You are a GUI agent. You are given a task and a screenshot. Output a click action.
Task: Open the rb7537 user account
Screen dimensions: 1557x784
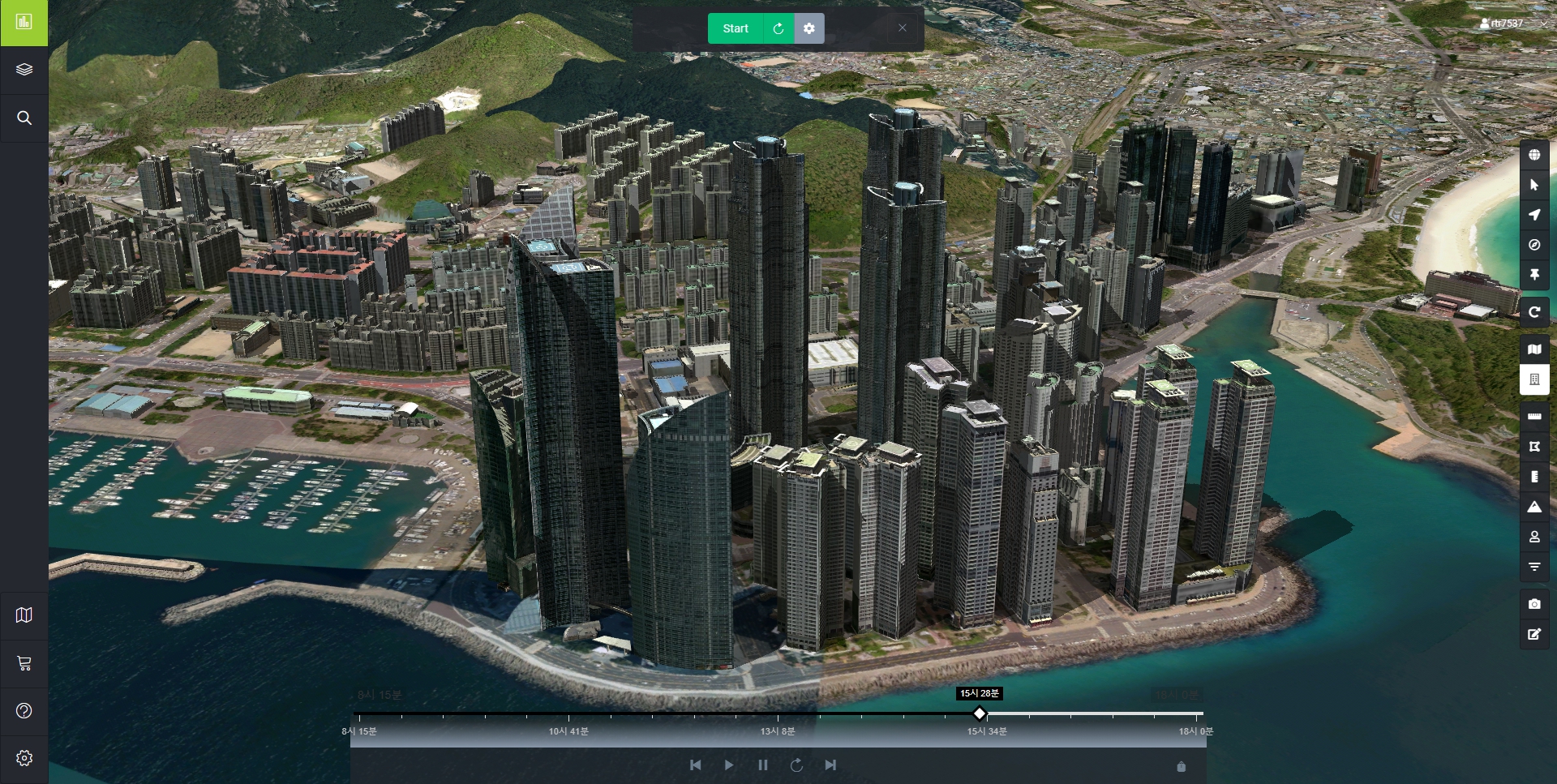pyautogui.click(x=1501, y=24)
